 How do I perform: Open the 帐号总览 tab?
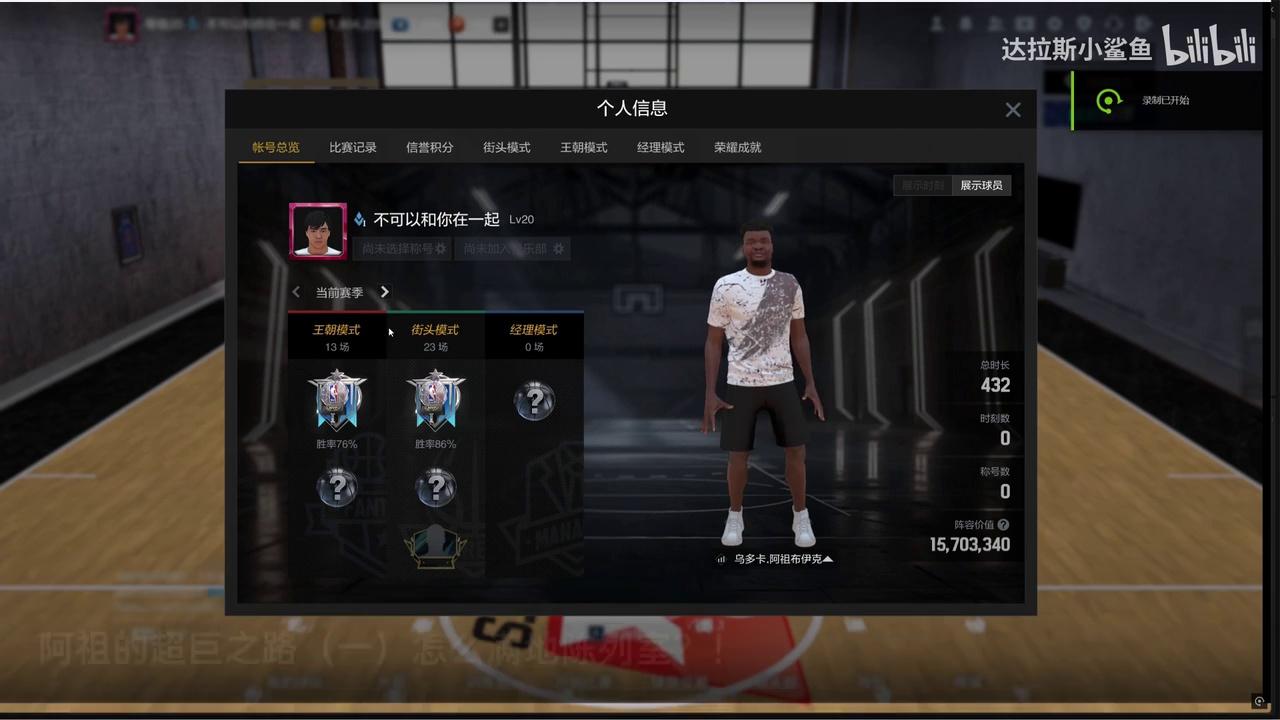click(x=275, y=147)
